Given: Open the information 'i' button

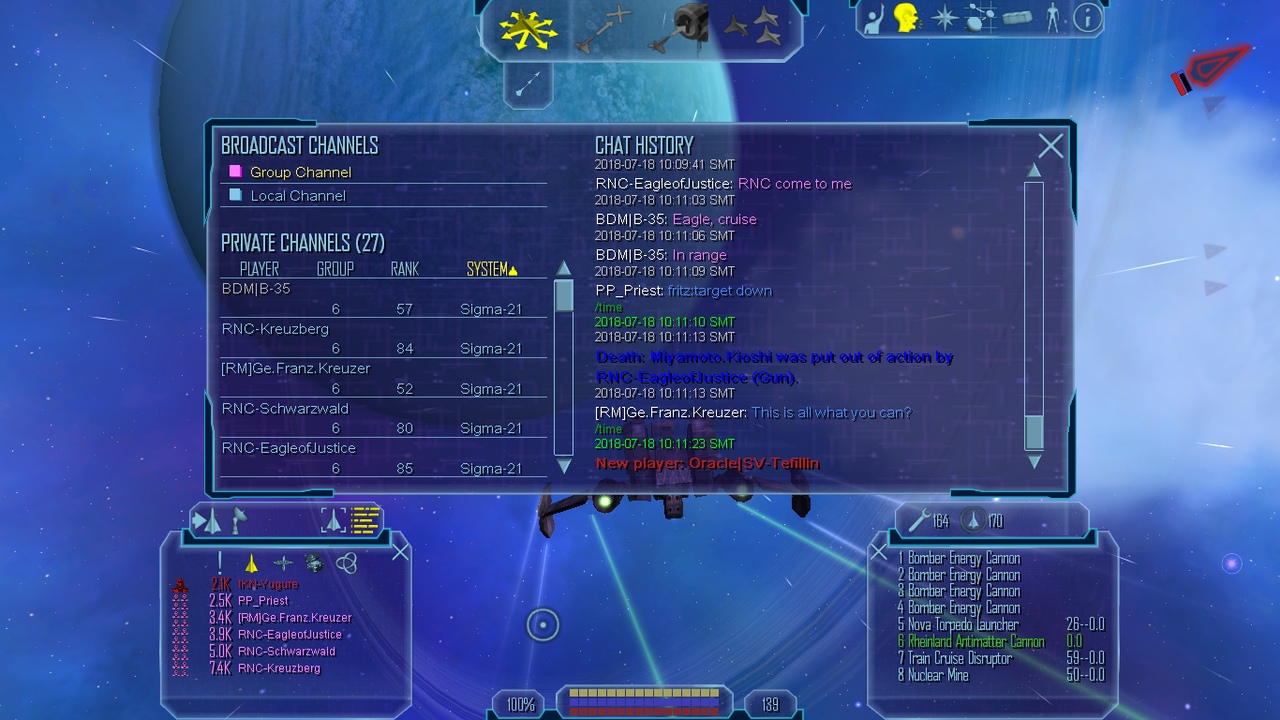Looking at the screenshot, I should (1087, 18).
